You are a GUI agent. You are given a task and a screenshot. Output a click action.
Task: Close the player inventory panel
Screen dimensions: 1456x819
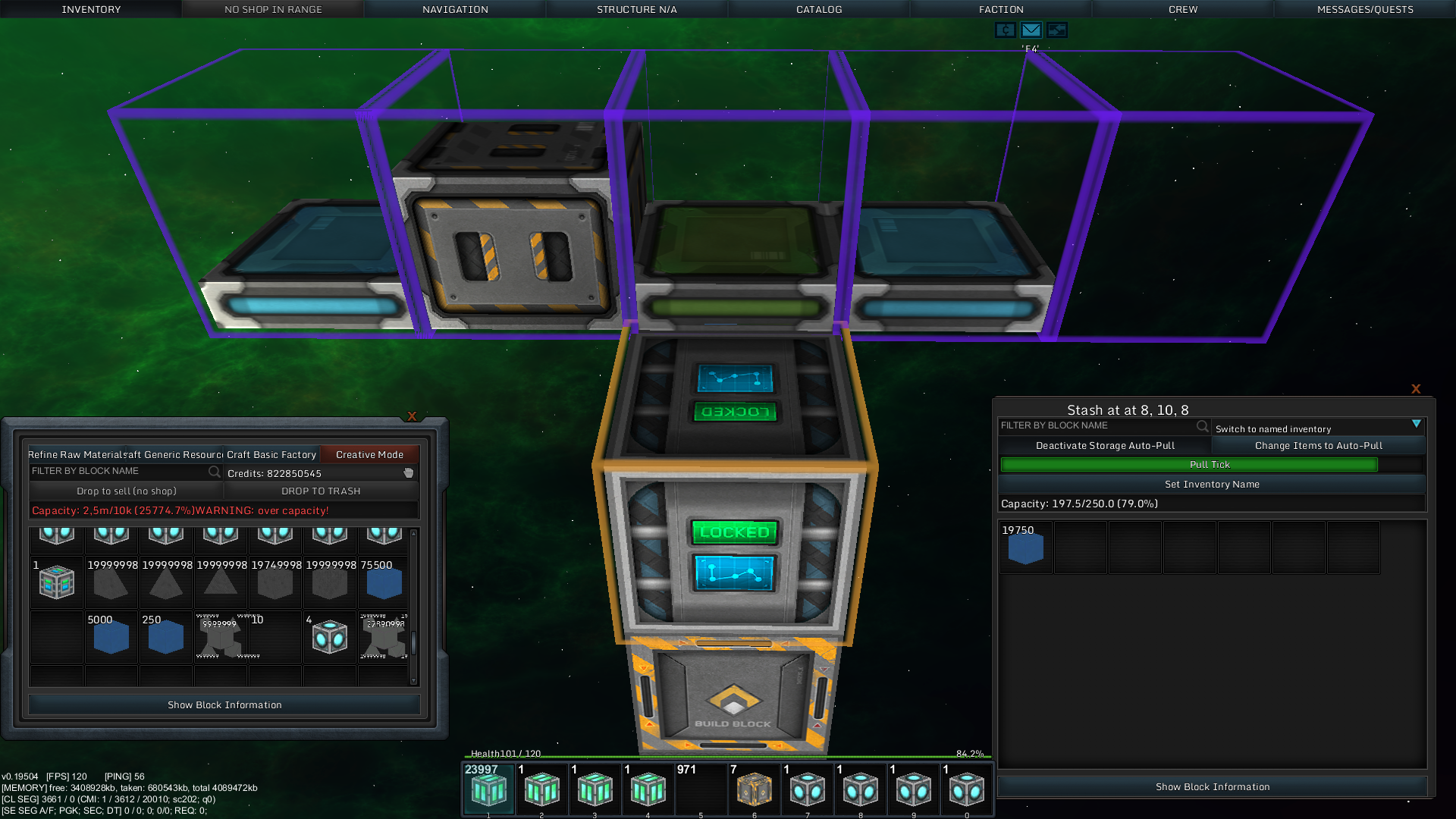(412, 416)
